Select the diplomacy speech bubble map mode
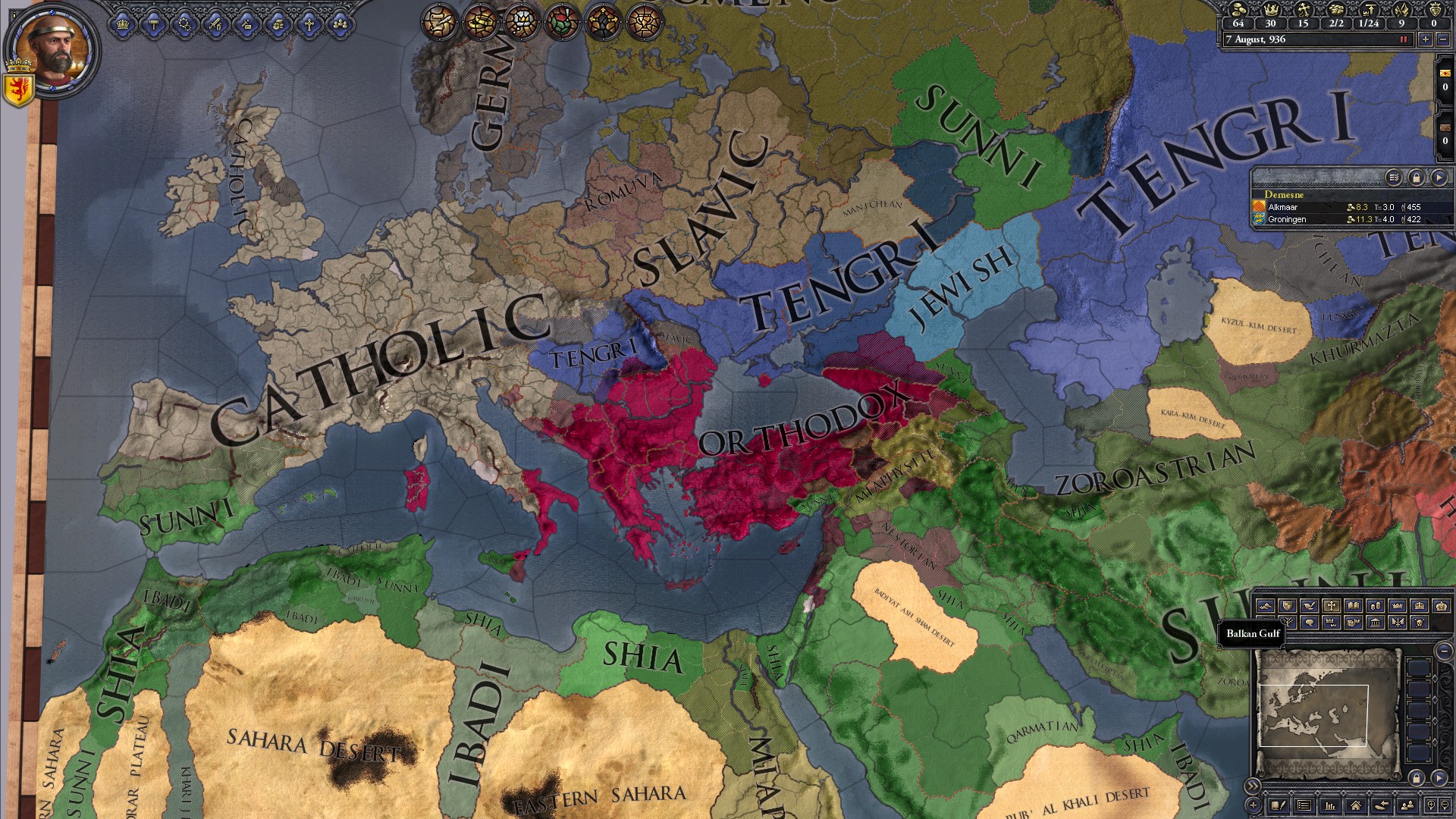The image size is (1456, 819). pos(1310,623)
